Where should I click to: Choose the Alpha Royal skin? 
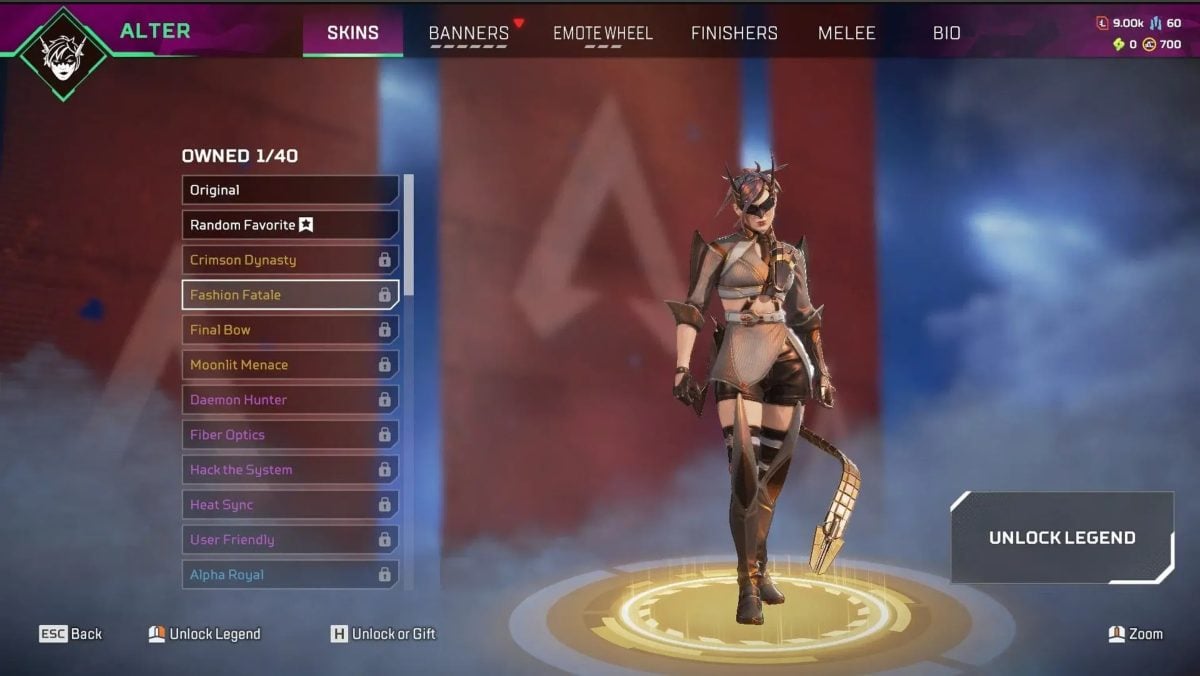point(290,575)
